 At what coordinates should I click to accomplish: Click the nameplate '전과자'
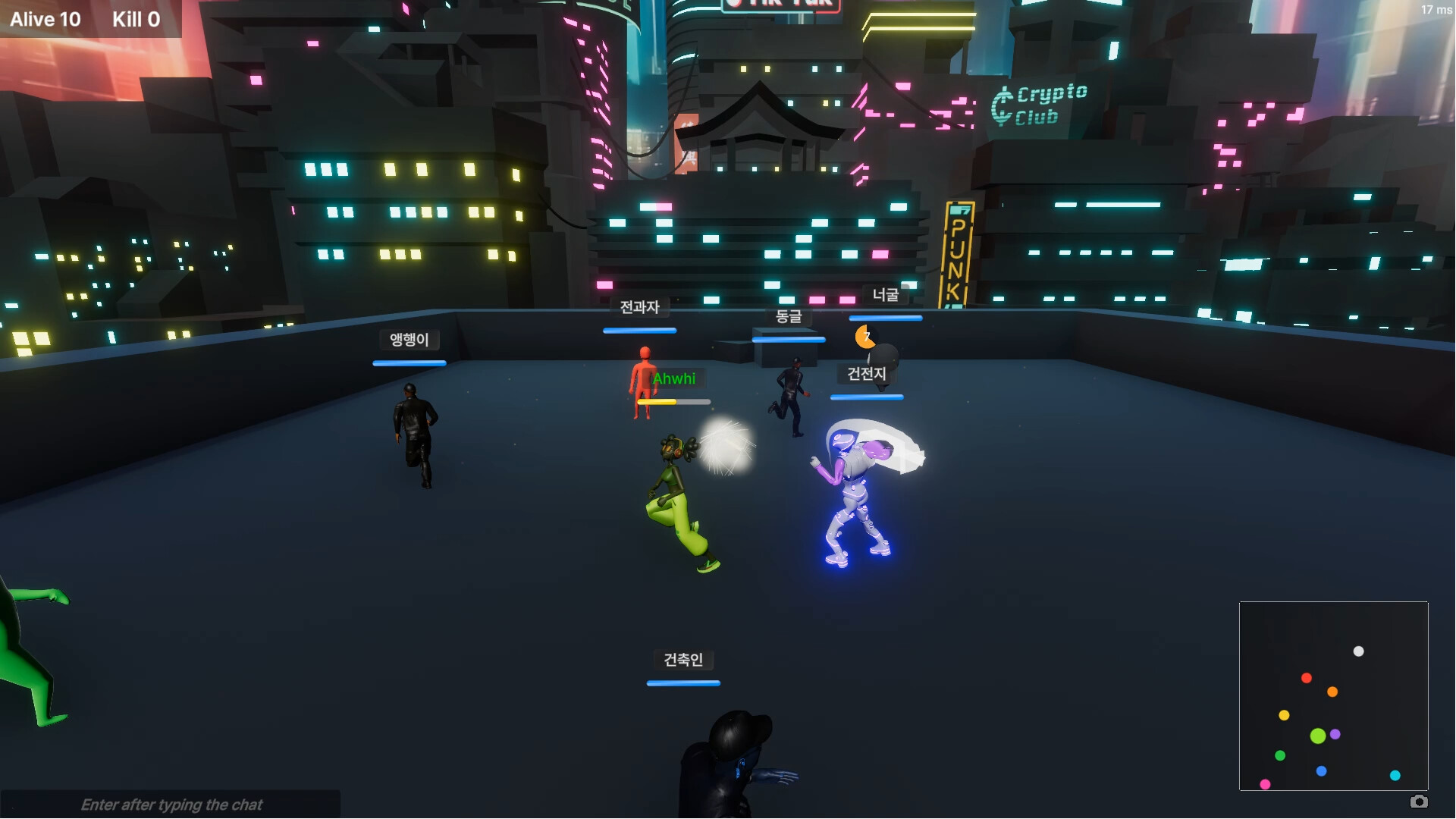click(639, 307)
